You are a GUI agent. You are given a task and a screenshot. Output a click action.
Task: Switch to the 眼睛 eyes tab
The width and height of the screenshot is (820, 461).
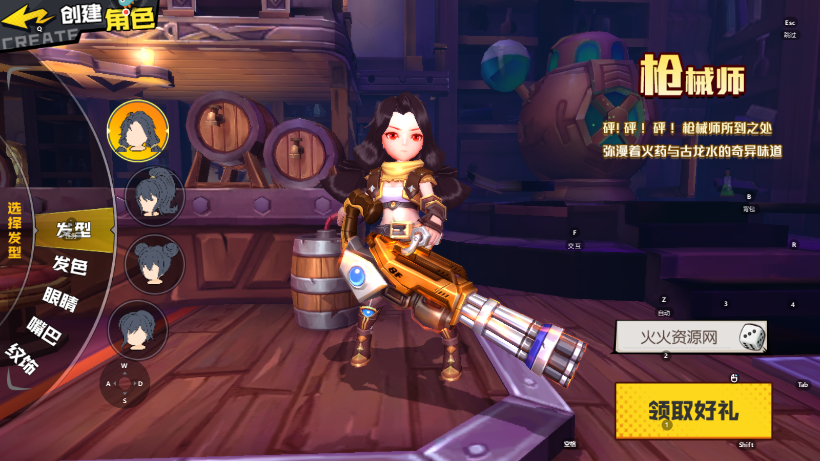pos(60,298)
